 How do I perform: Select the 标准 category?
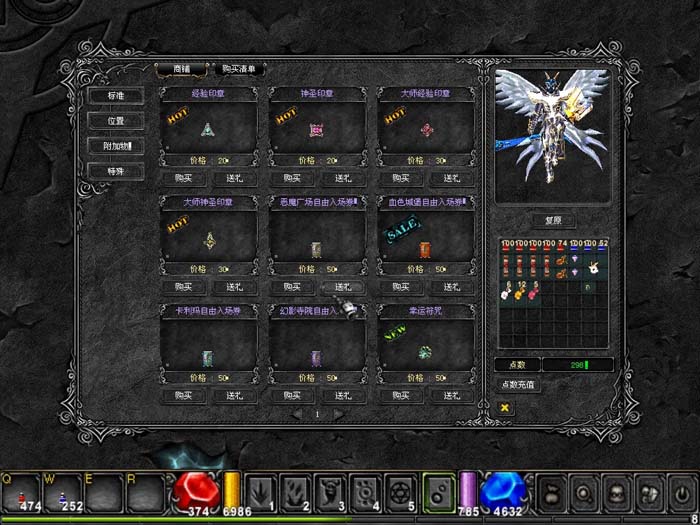pyautogui.click(x=116, y=95)
